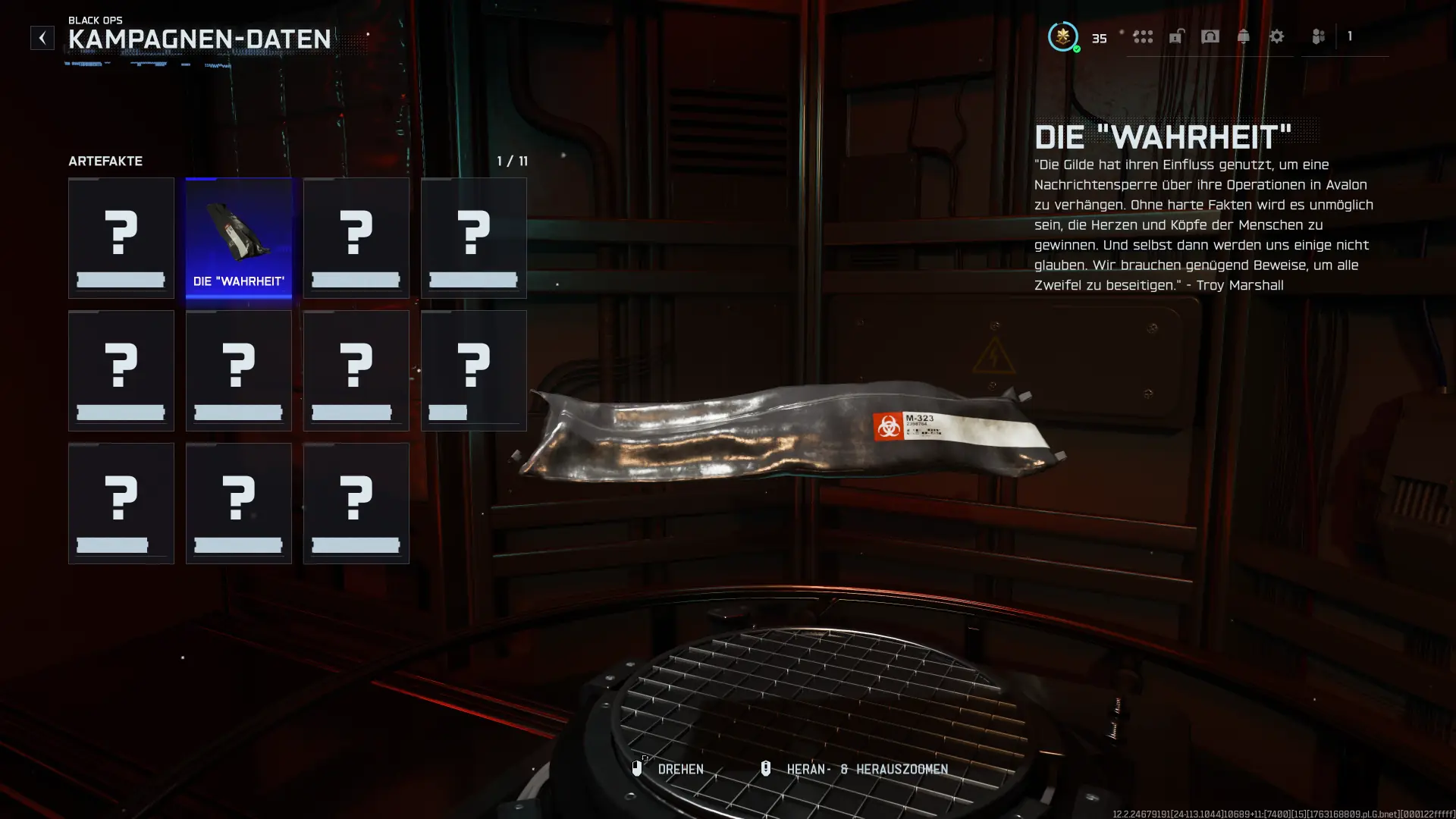Open the six-dot grid menu
Screen dimensions: 1456x819
click(x=1143, y=36)
